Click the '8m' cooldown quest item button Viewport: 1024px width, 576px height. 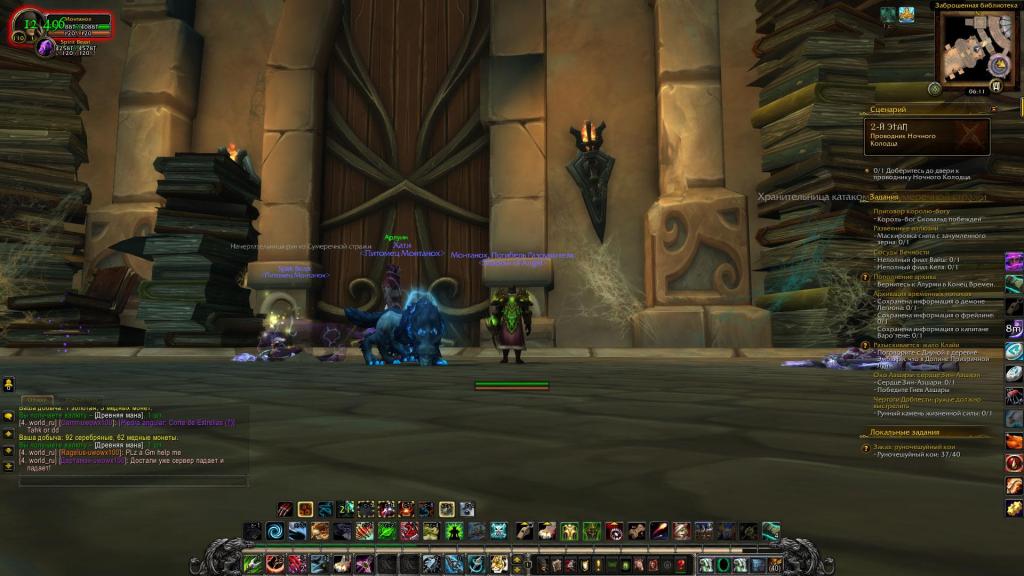[x=1013, y=328]
